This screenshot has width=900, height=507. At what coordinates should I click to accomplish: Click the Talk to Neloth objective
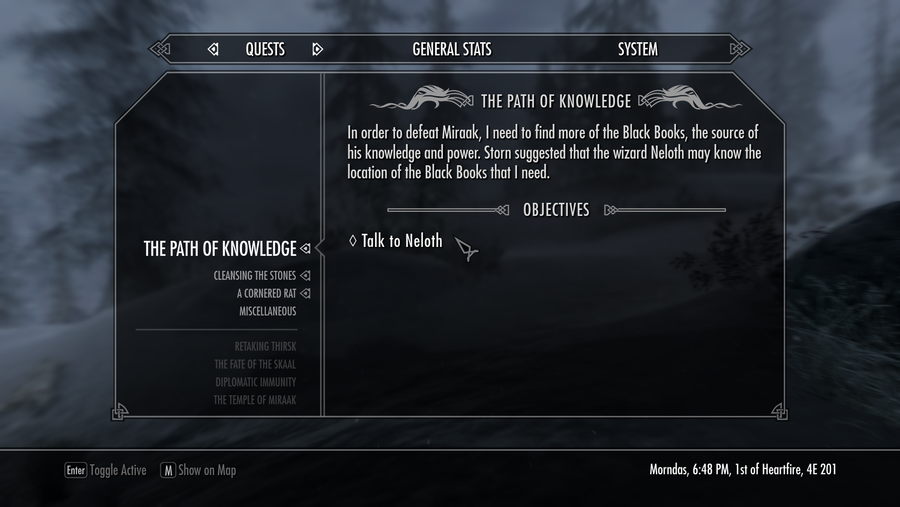pyautogui.click(x=402, y=241)
